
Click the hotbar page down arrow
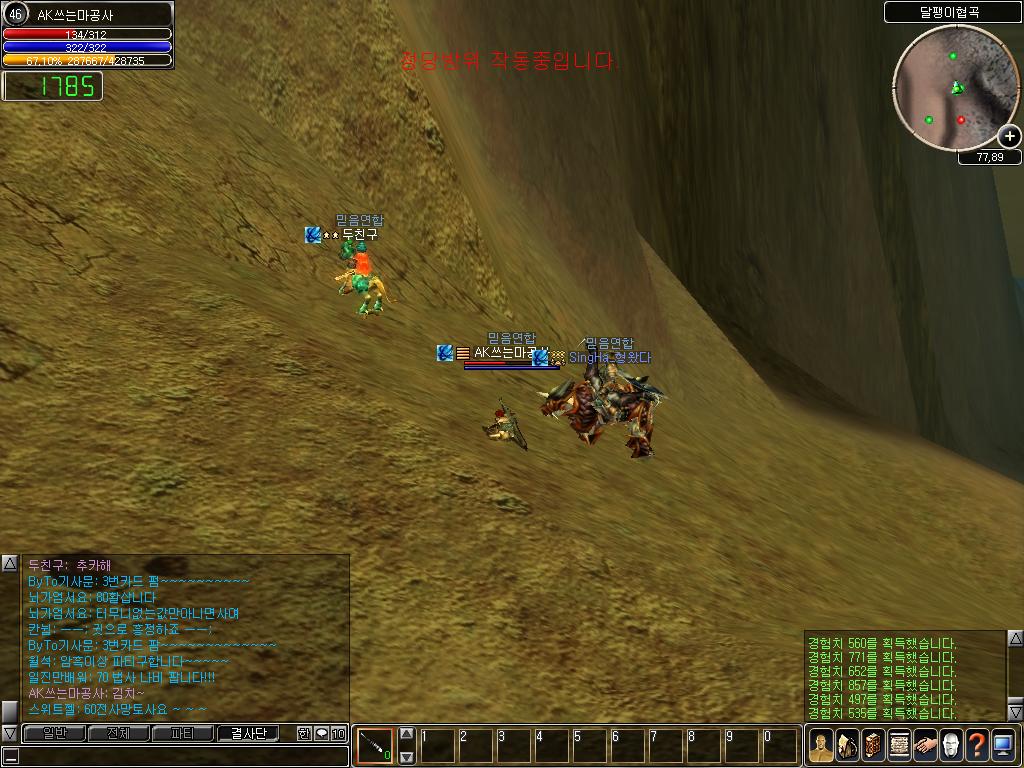[x=406, y=756]
